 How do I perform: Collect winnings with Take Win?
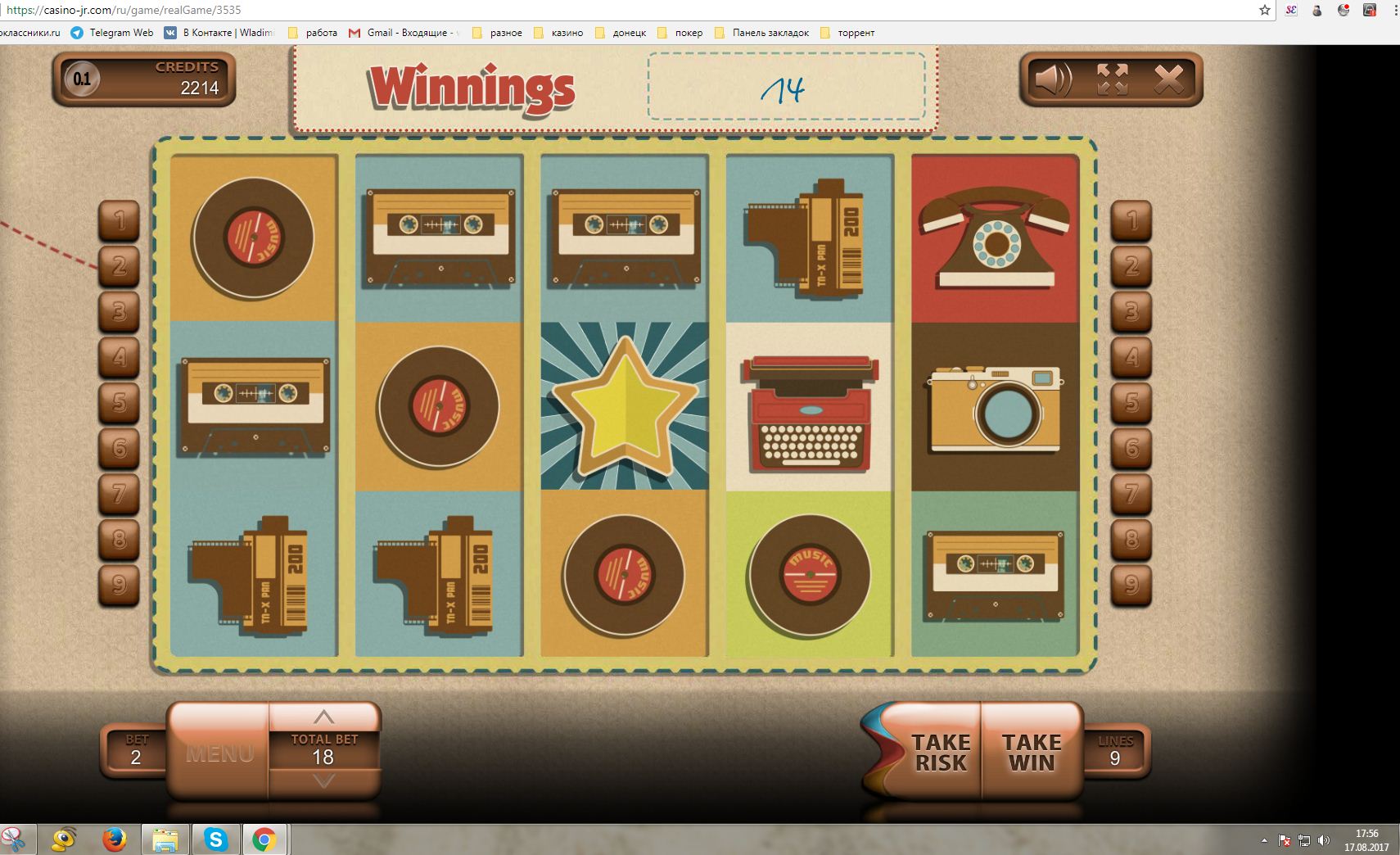(x=1032, y=752)
